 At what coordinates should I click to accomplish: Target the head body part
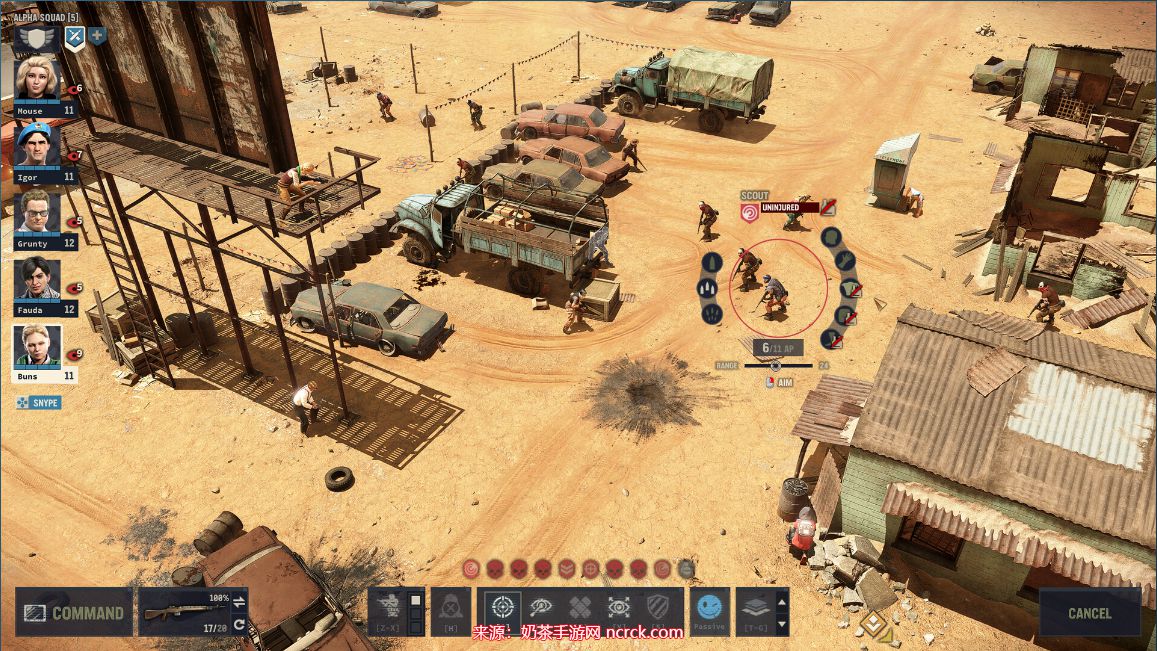point(831,237)
